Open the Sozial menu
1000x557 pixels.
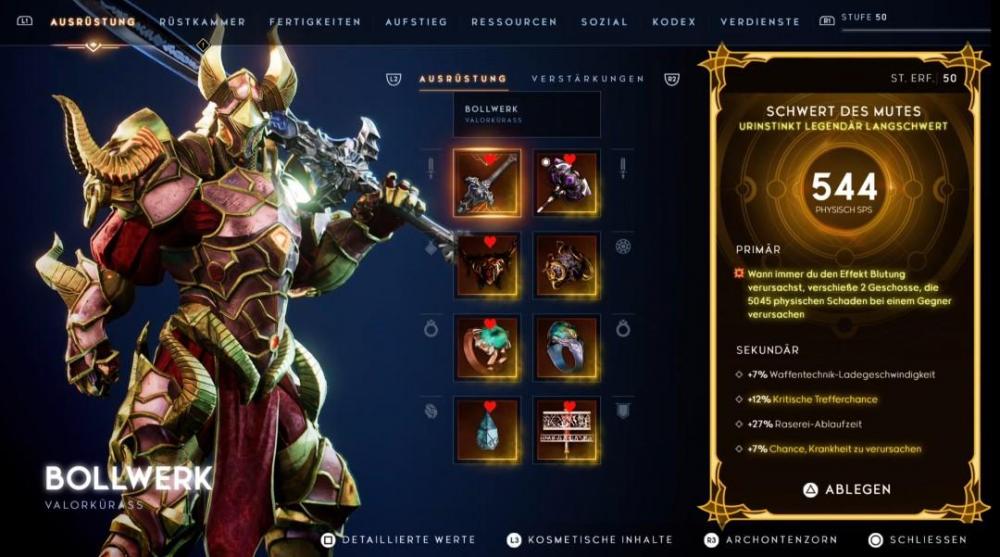(604, 21)
